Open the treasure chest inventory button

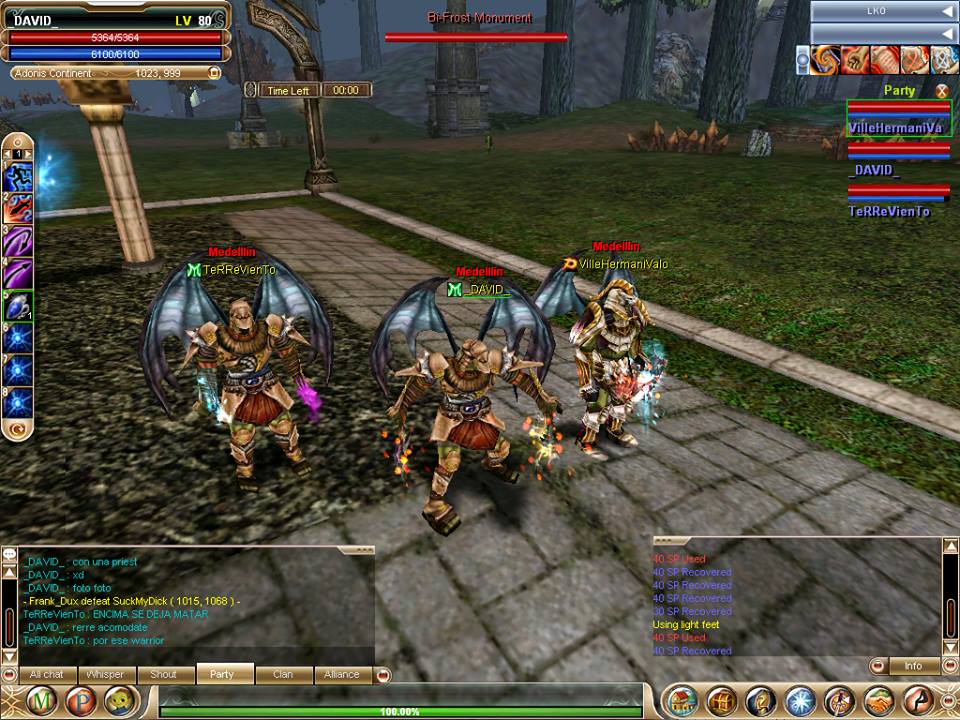(721, 700)
